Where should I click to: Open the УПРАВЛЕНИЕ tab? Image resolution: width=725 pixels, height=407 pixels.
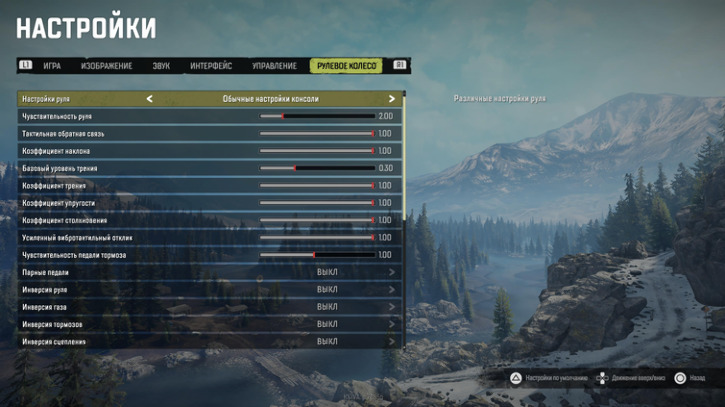coord(274,66)
